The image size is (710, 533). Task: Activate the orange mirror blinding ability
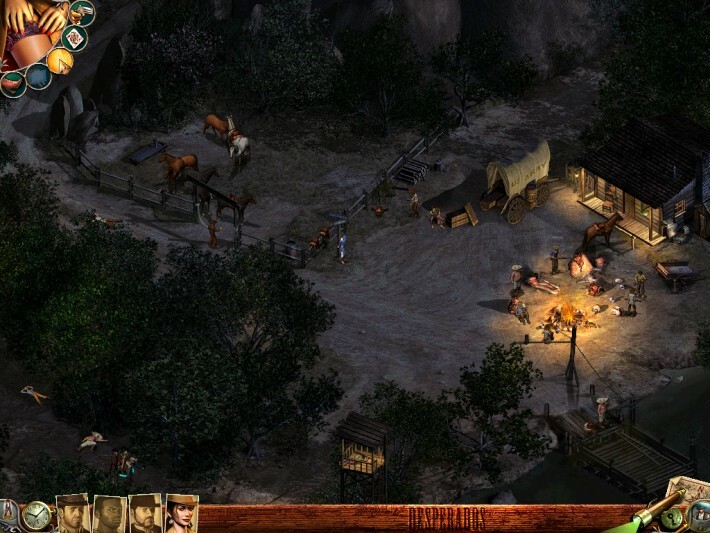(59, 61)
